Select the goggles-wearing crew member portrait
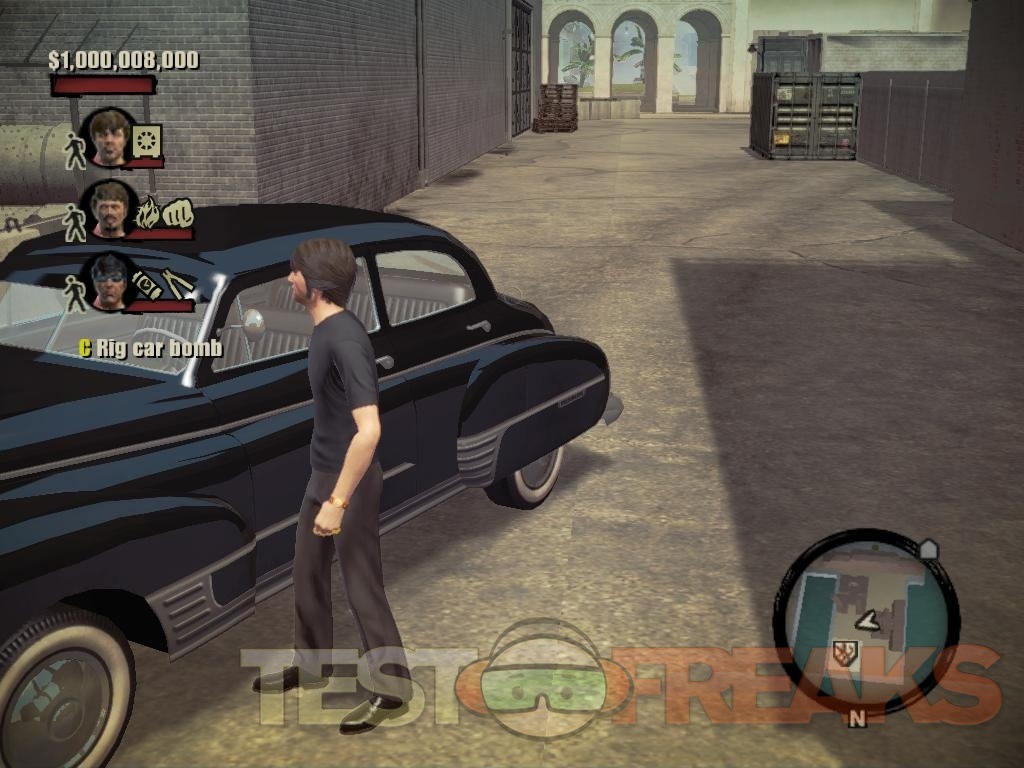The height and width of the screenshot is (768, 1024). pos(110,280)
